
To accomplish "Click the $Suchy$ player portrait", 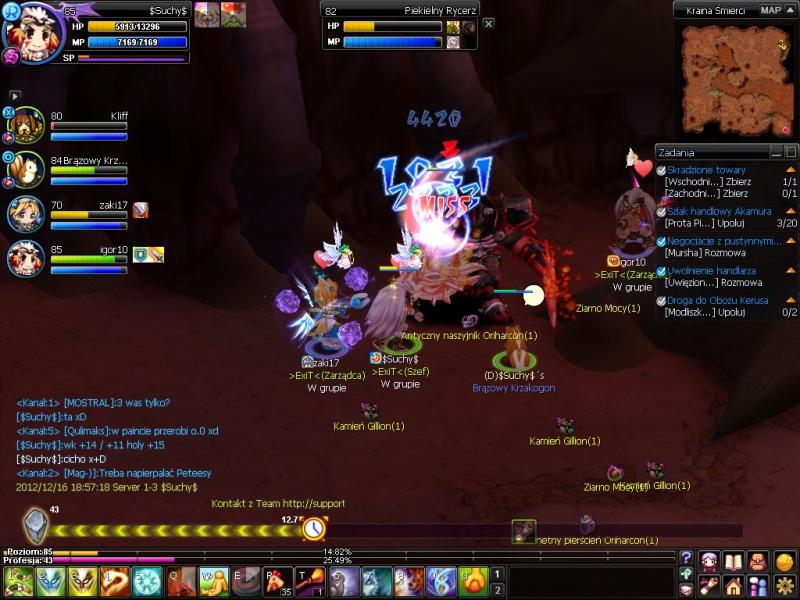I will [32, 34].
